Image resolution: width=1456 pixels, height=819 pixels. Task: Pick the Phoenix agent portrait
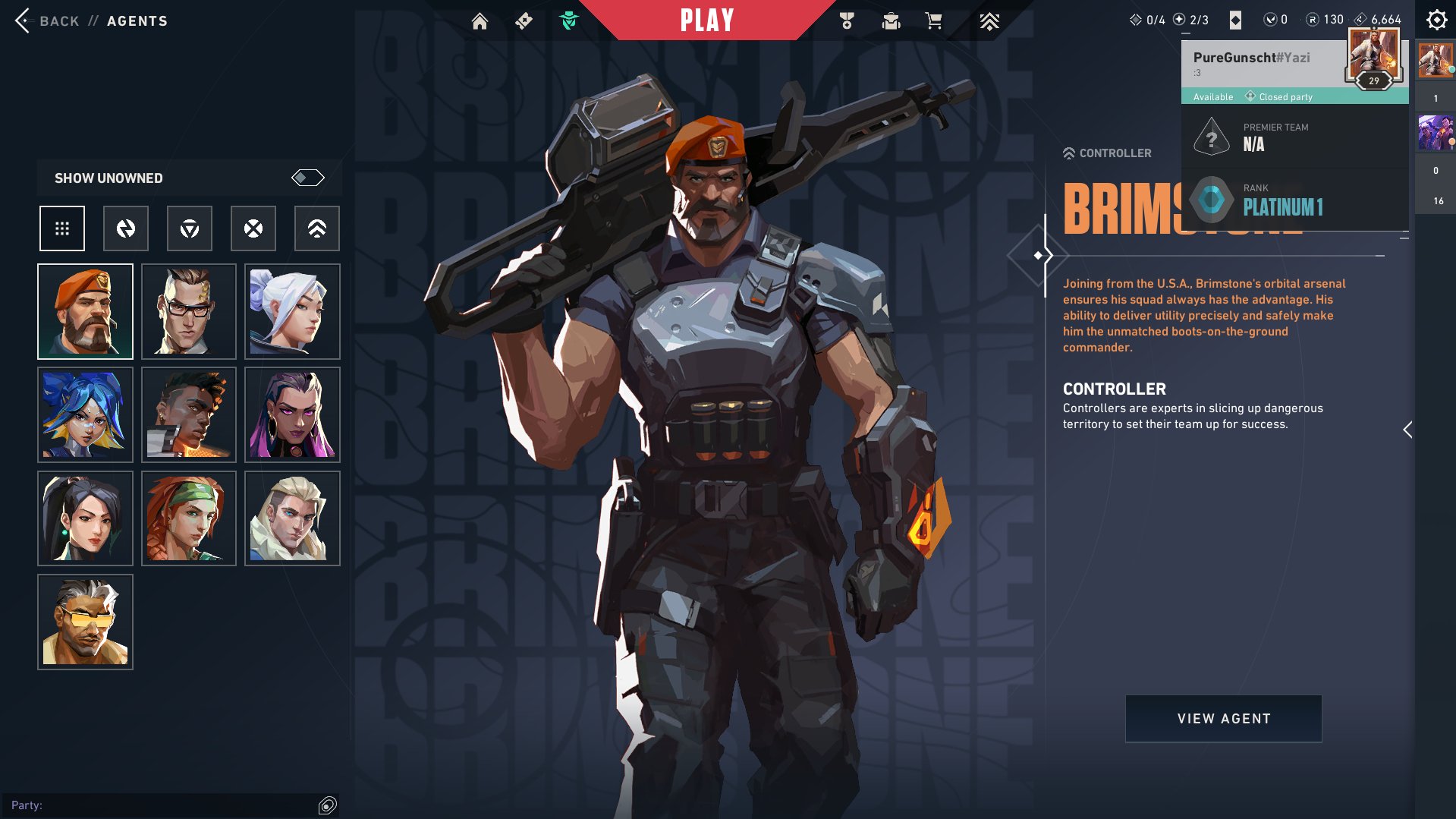click(x=189, y=415)
